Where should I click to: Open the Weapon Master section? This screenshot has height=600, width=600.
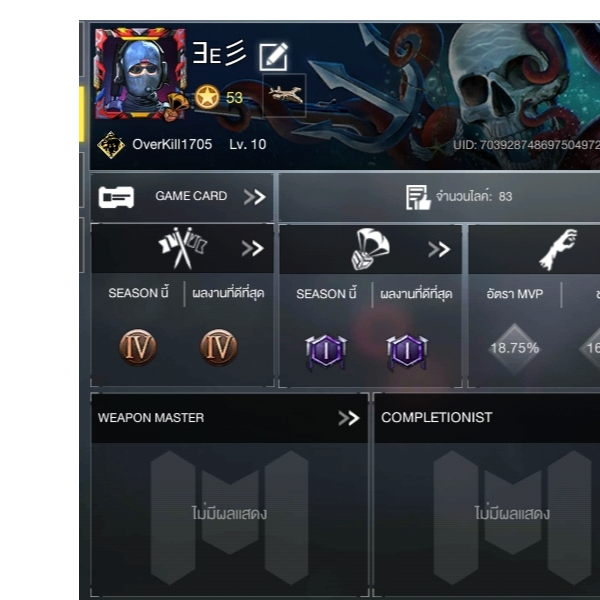coord(228,418)
